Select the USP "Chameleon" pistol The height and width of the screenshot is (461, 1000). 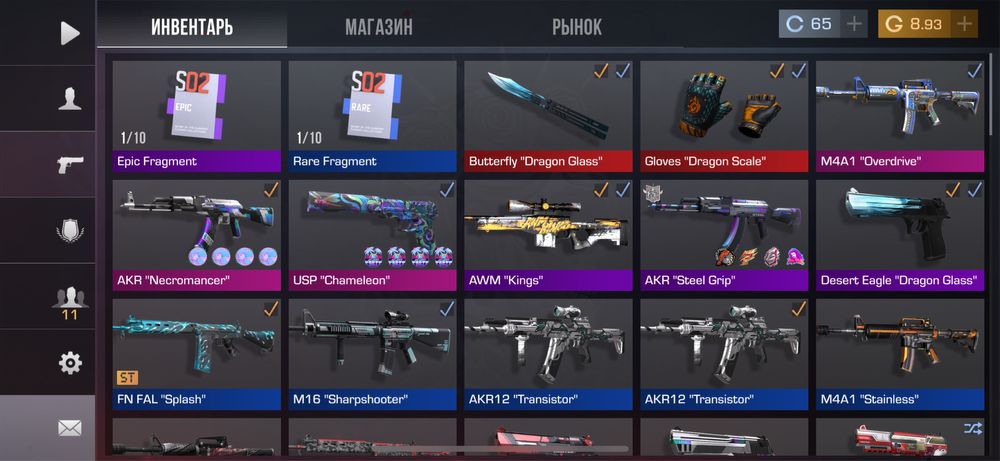[x=372, y=235]
